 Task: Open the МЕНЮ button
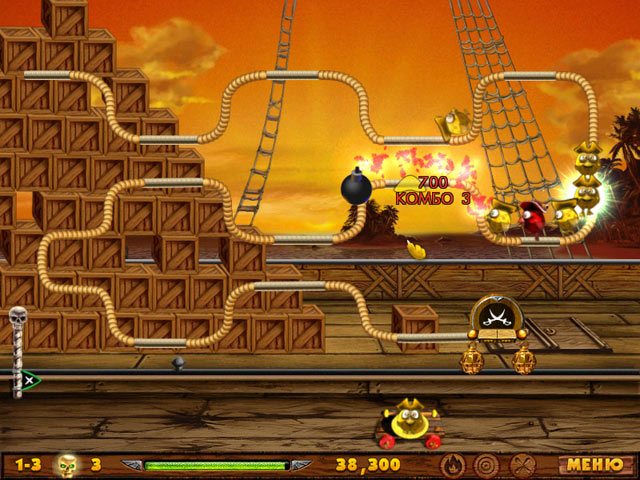coord(588,464)
